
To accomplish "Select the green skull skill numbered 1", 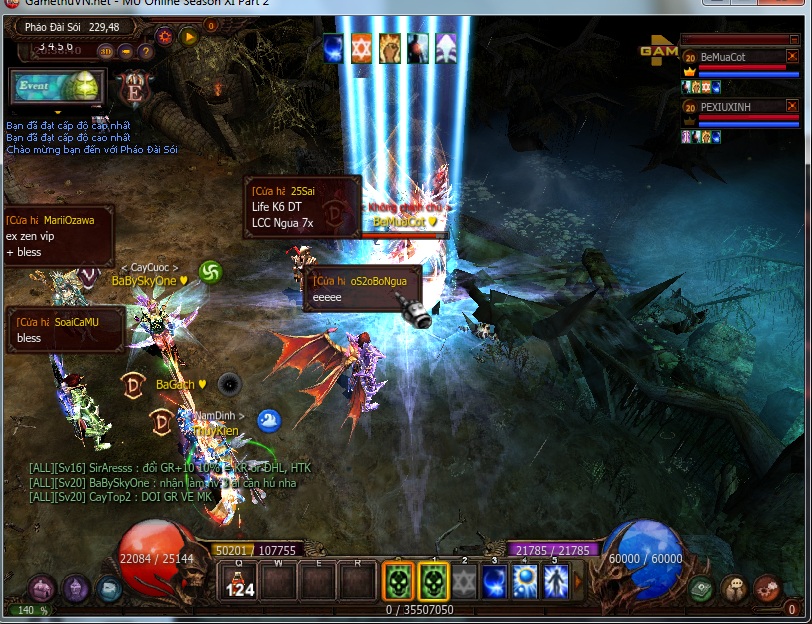I will pos(434,581).
